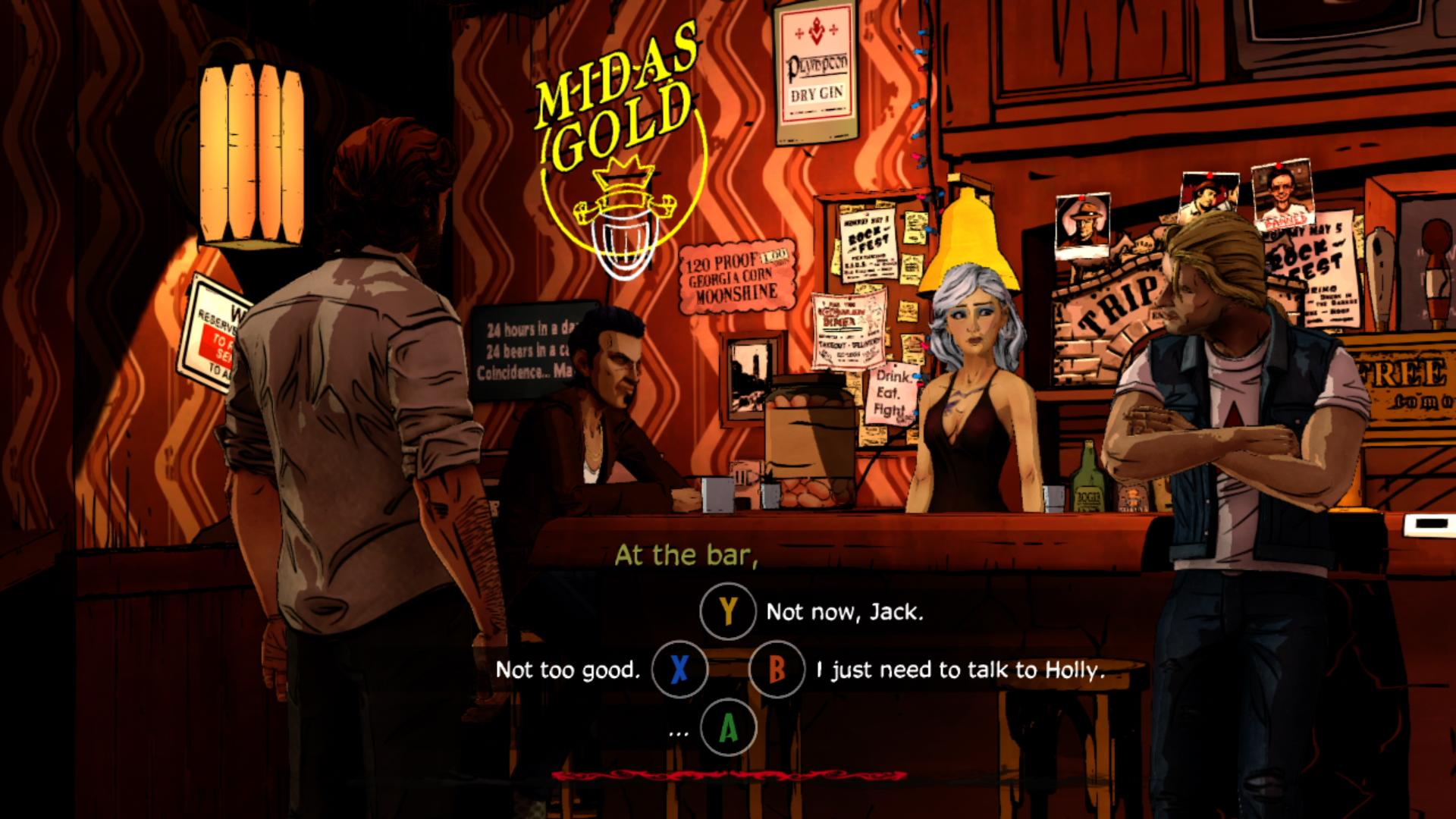Answer "I just need to talk to Holly."
Screen dimensions: 1456x819
pyautogui.click(x=959, y=670)
